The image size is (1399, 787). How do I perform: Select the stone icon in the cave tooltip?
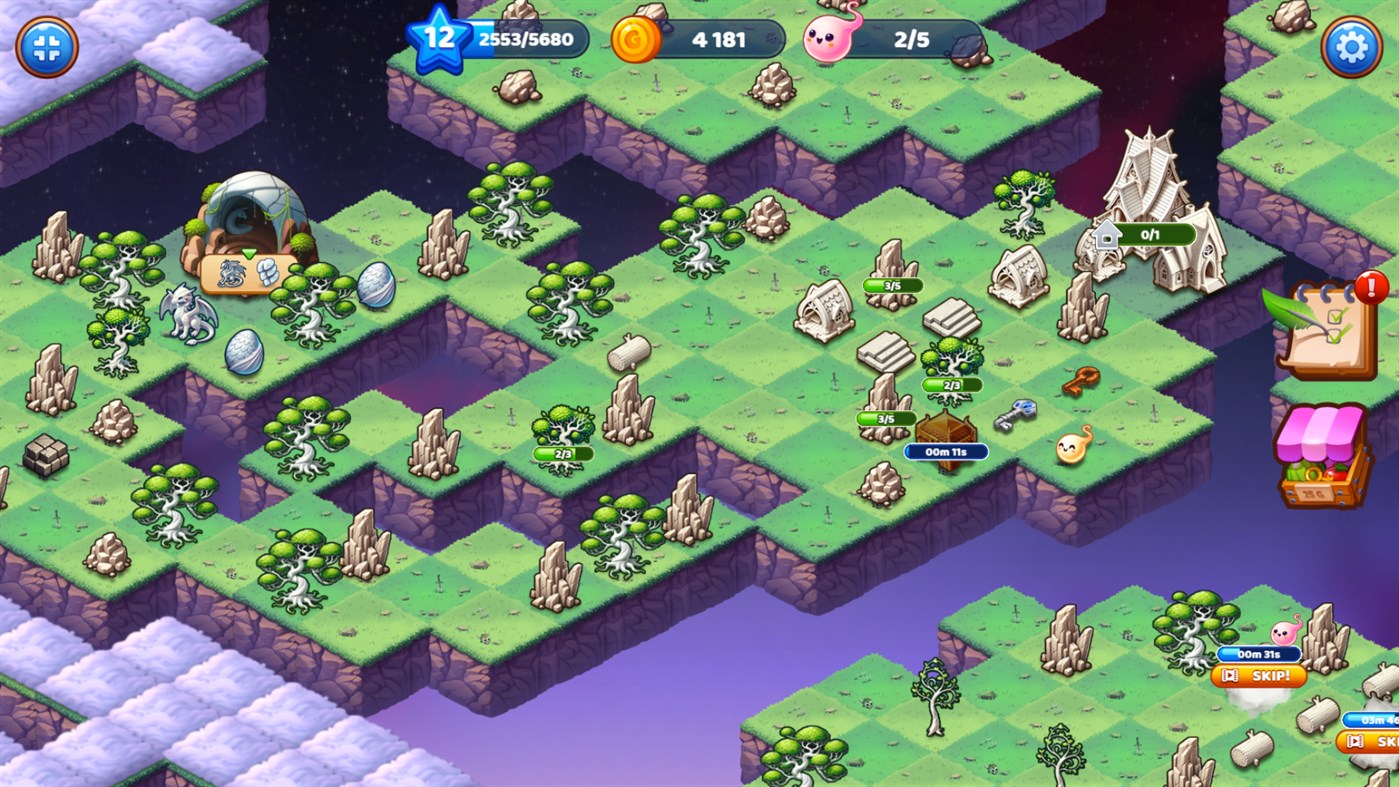click(x=265, y=274)
